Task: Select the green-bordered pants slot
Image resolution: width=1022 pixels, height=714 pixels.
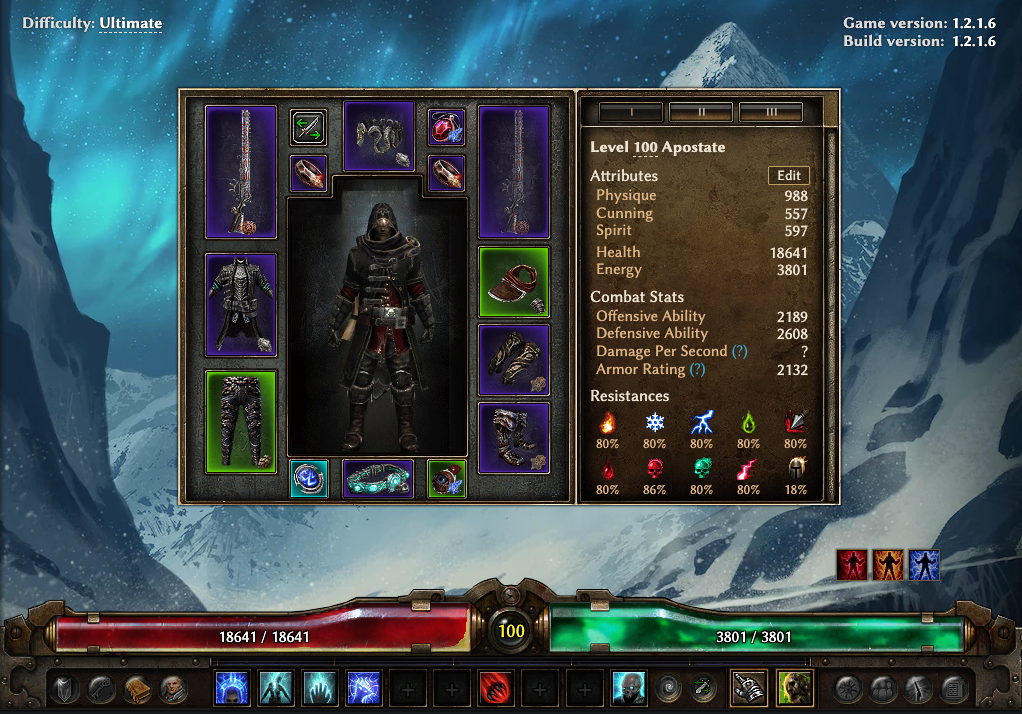Action: click(241, 421)
